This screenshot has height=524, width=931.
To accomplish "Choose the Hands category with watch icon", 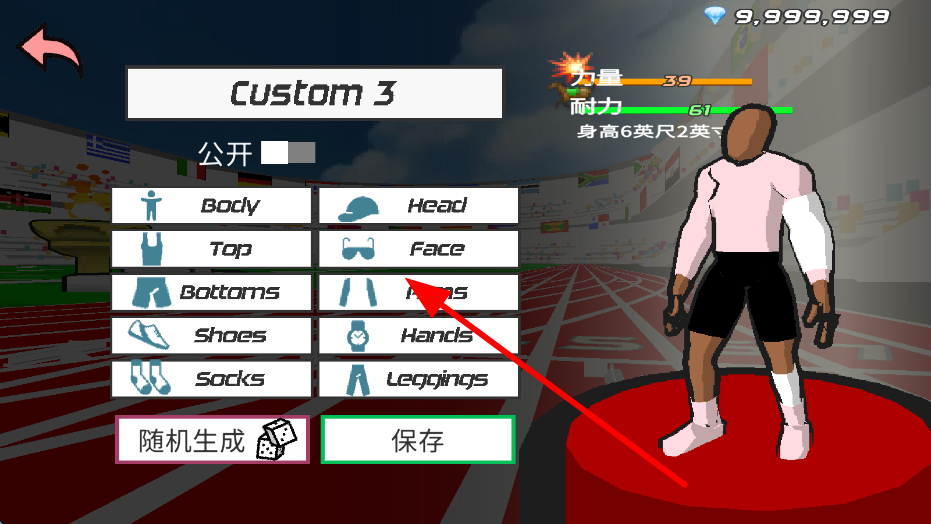I will point(419,336).
